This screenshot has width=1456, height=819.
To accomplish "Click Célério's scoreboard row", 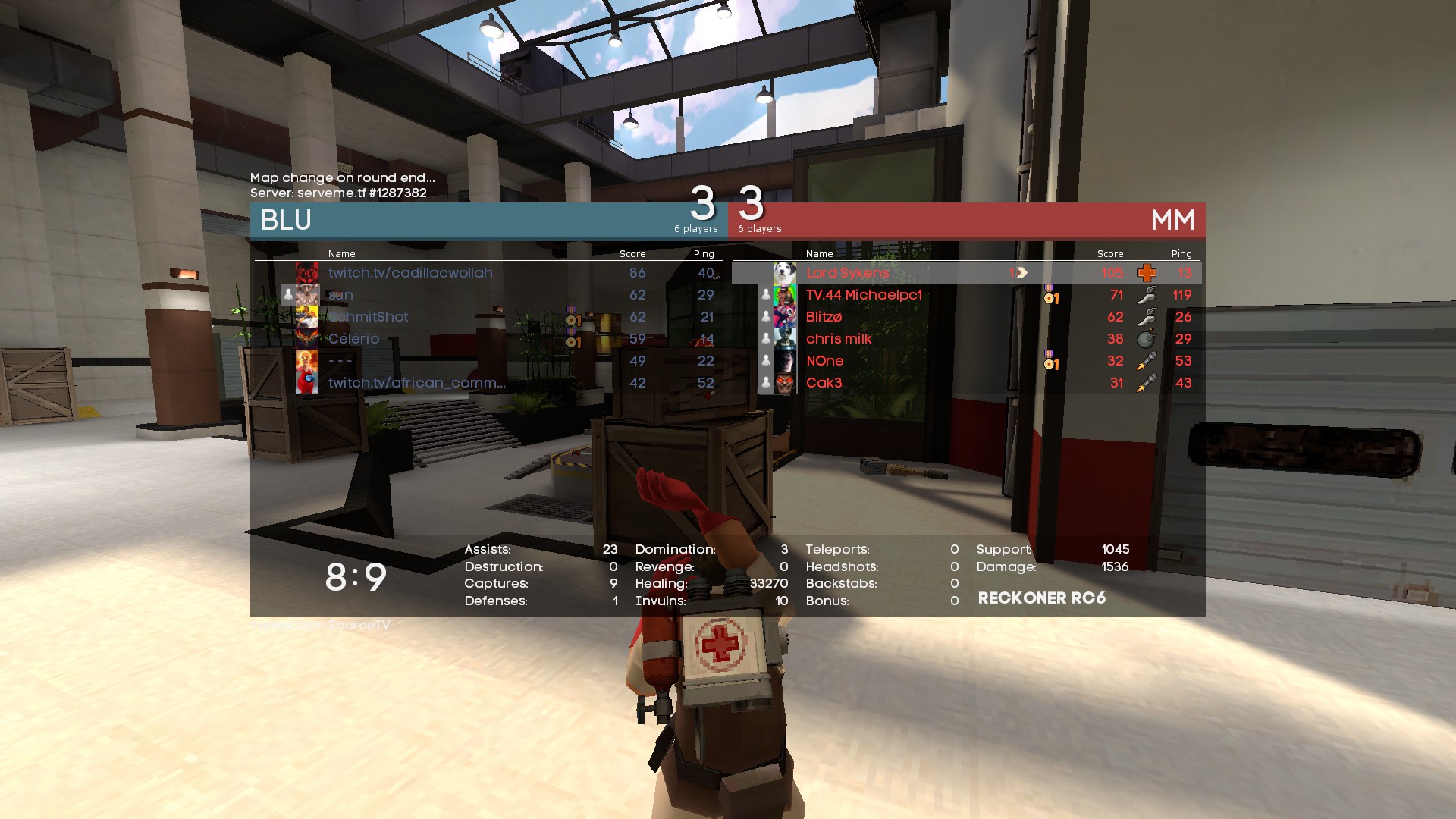I will (x=353, y=339).
